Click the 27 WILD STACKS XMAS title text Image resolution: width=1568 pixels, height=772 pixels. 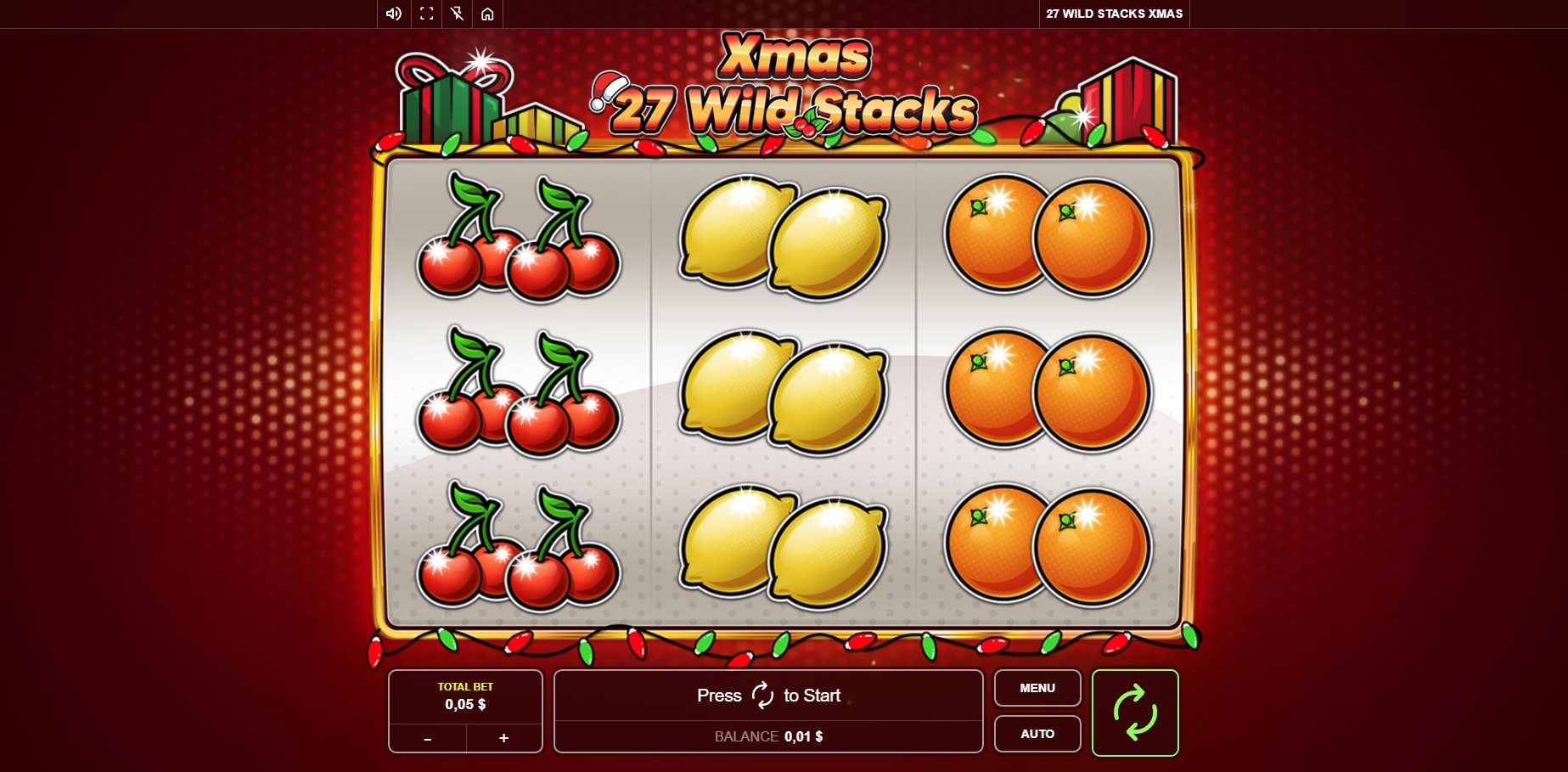(x=1114, y=14)
